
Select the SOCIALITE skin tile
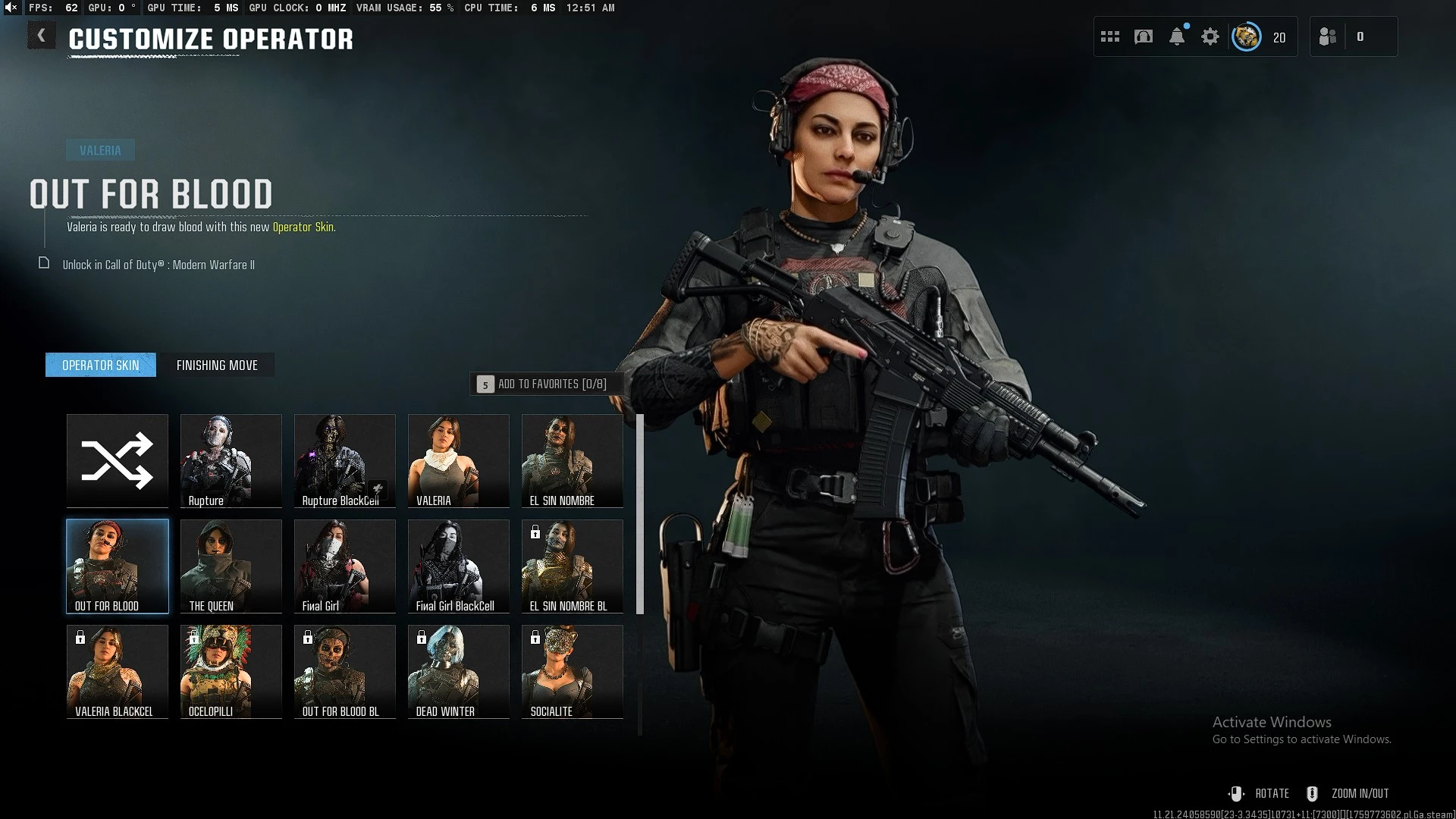pos(573,671)
